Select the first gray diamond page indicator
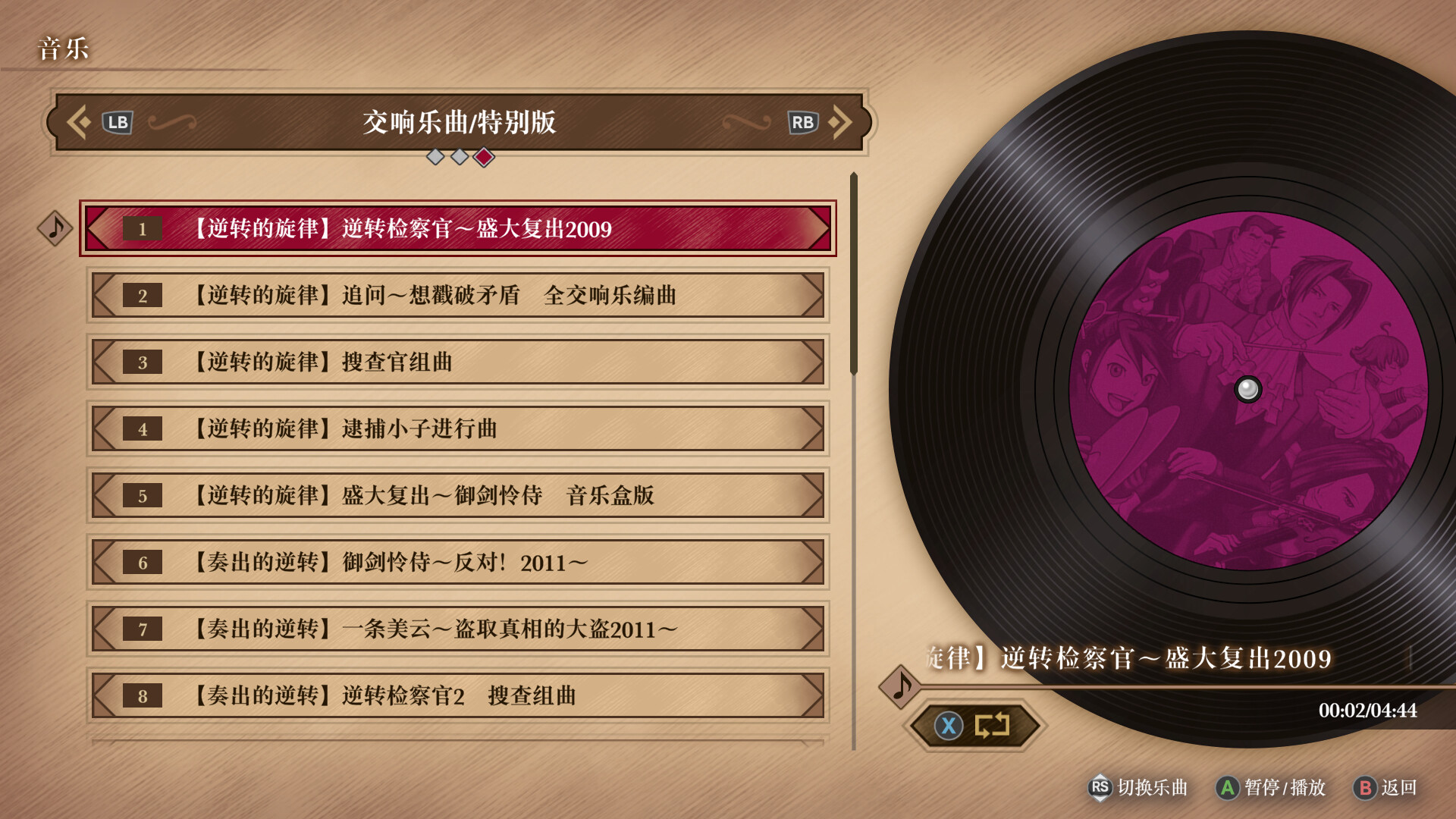Image resolution: width=1456 pixels, height=819 pixels. 435,157
